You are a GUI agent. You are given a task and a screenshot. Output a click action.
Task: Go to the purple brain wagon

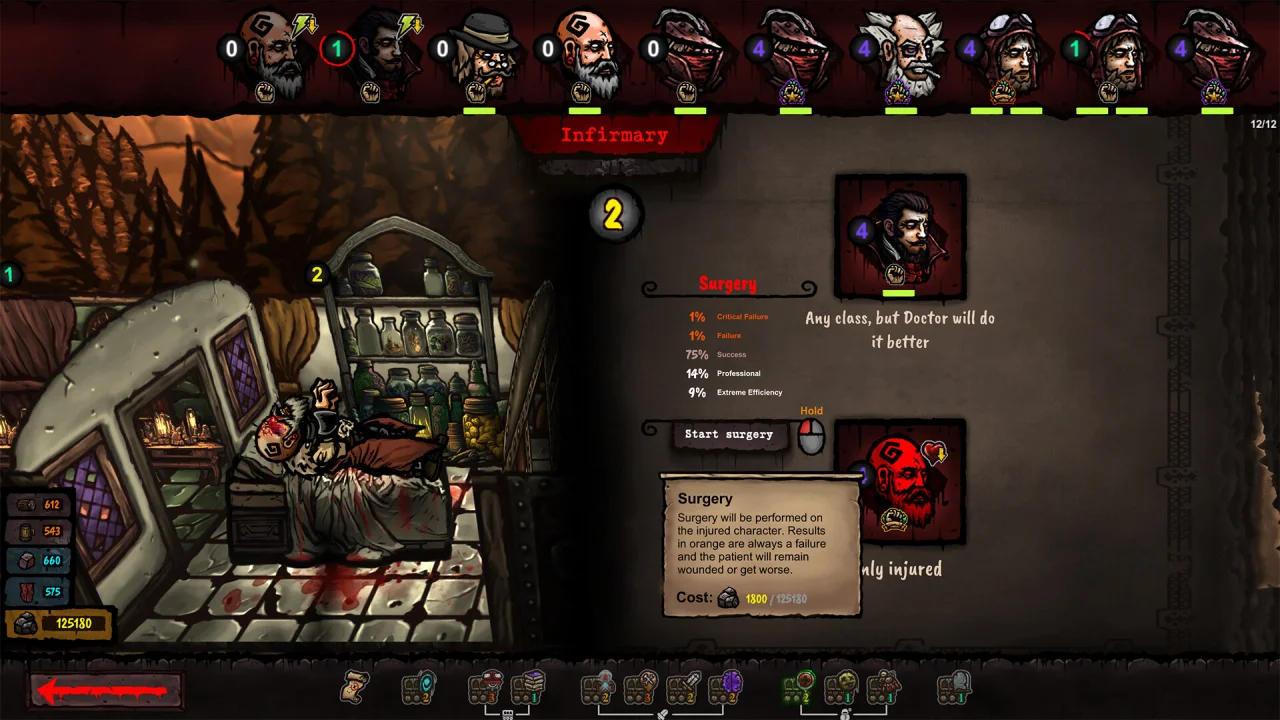[x=727, y=688]
